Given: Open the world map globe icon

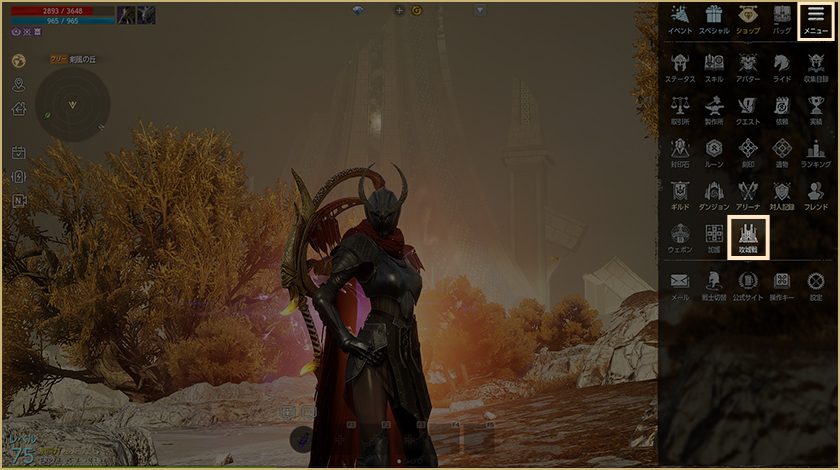Looking at the screenshot, I should (18, 61).
